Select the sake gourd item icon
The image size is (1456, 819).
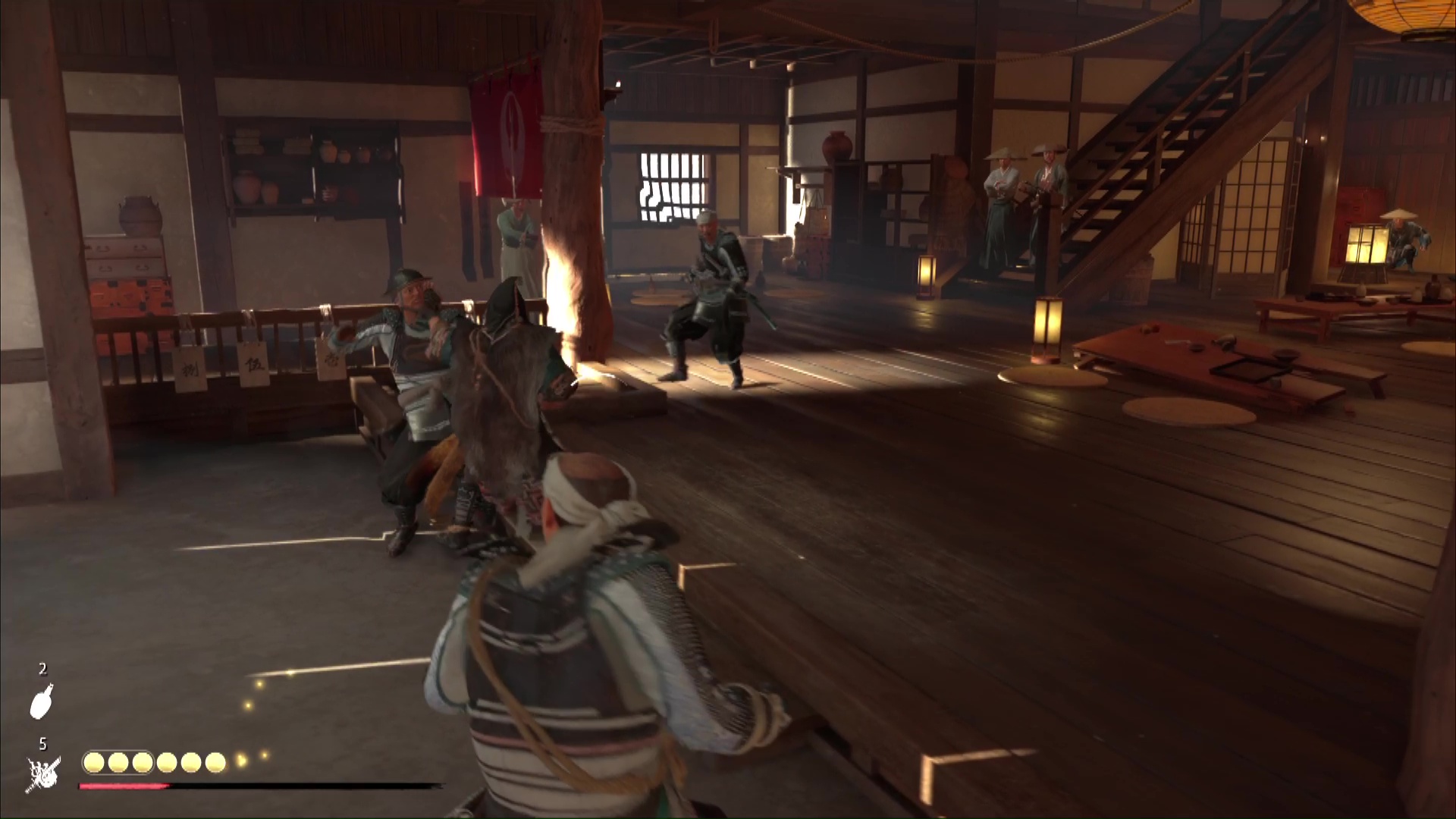tap(42, 701)
